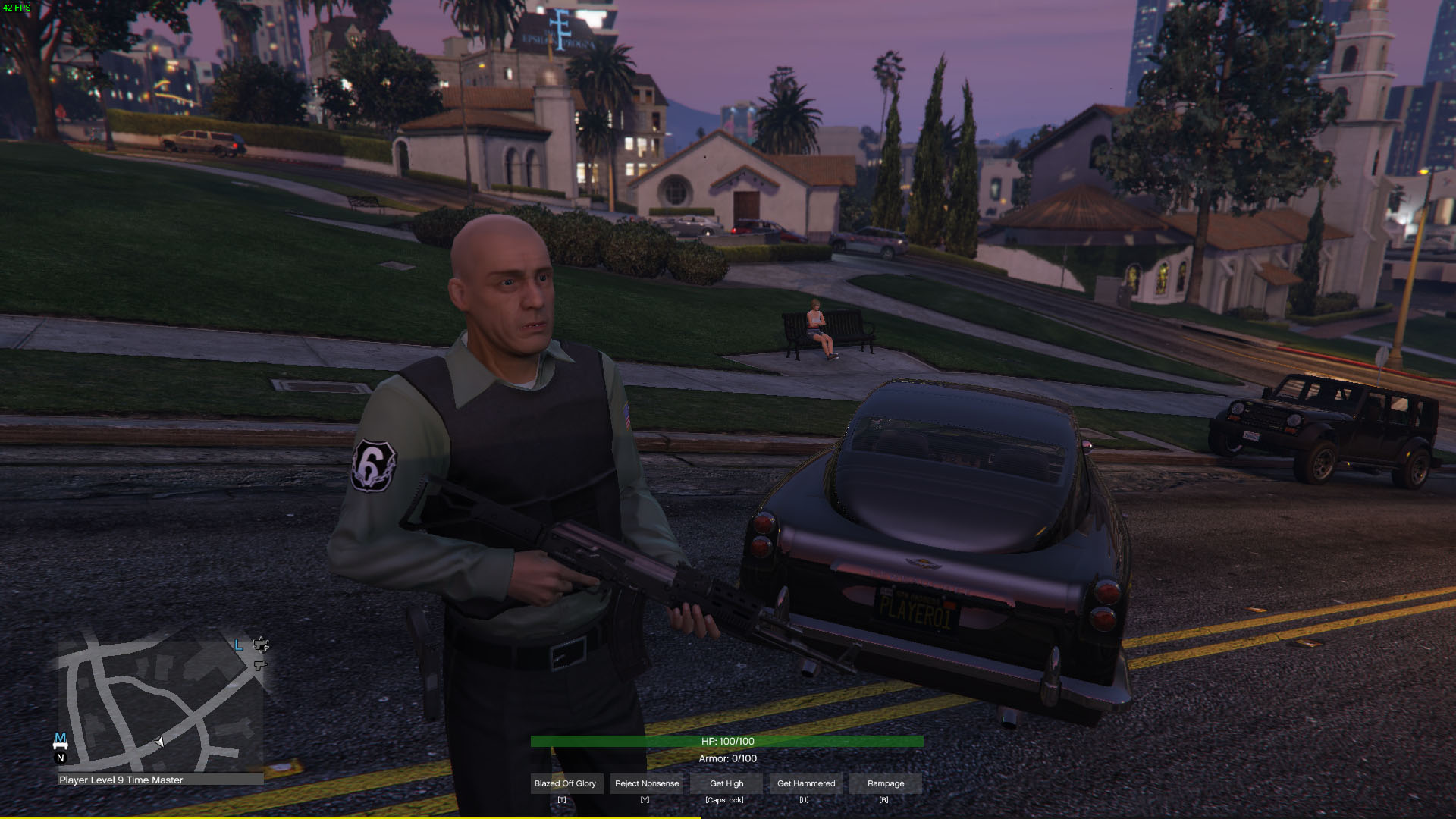
Task: Activate the Blazed Off Glory ability
Action: tap(565, 783)
